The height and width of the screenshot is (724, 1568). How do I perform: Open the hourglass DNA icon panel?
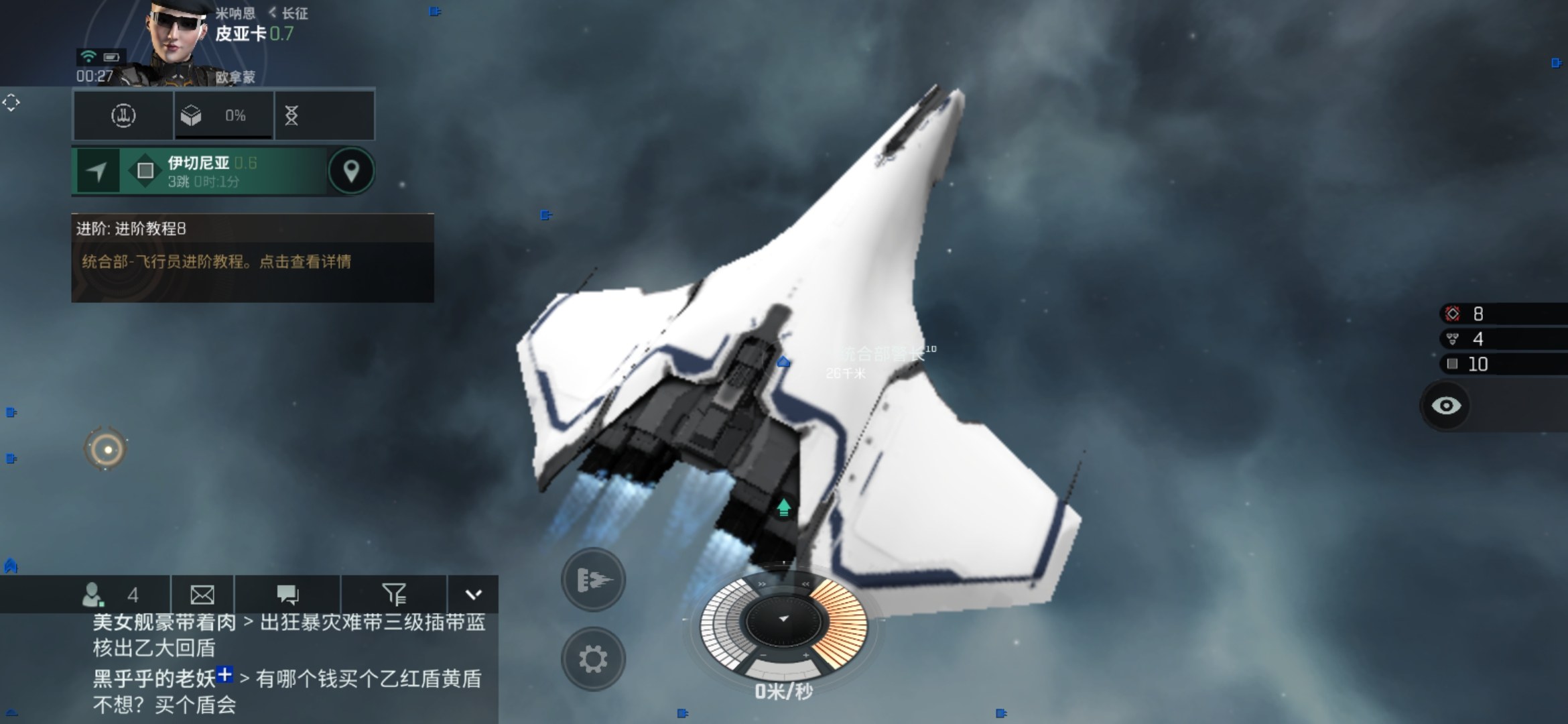[x=291, y=116]
